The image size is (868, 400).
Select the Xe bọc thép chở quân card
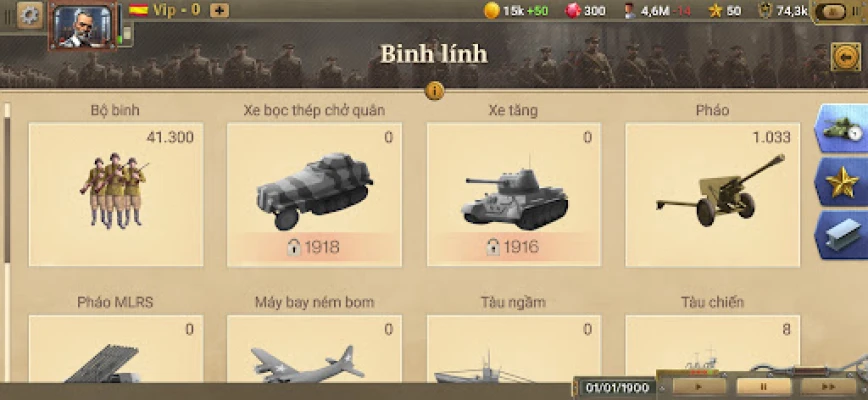(x=314, y=194)
